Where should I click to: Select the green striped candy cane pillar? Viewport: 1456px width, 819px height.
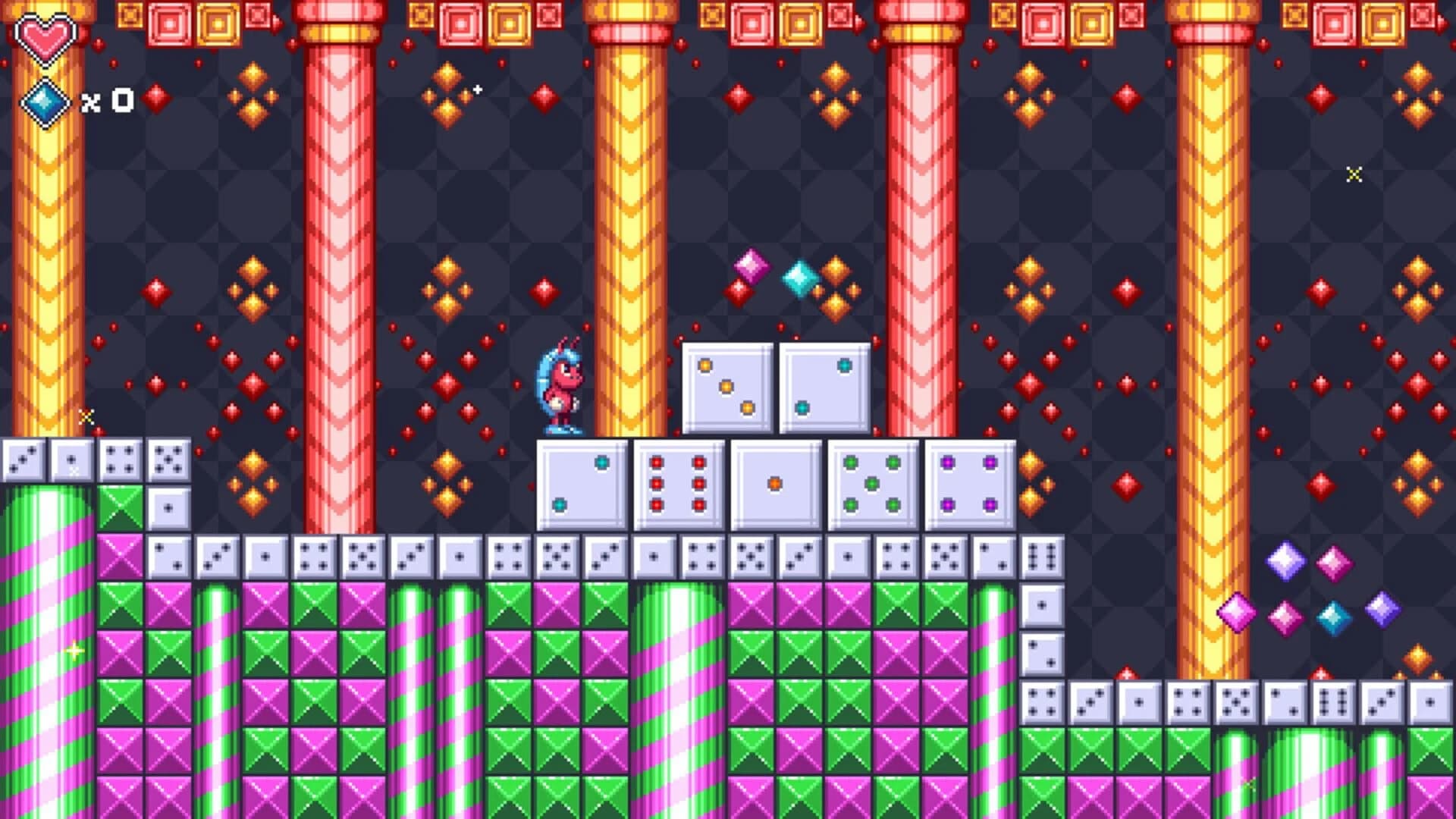point(45,645)
